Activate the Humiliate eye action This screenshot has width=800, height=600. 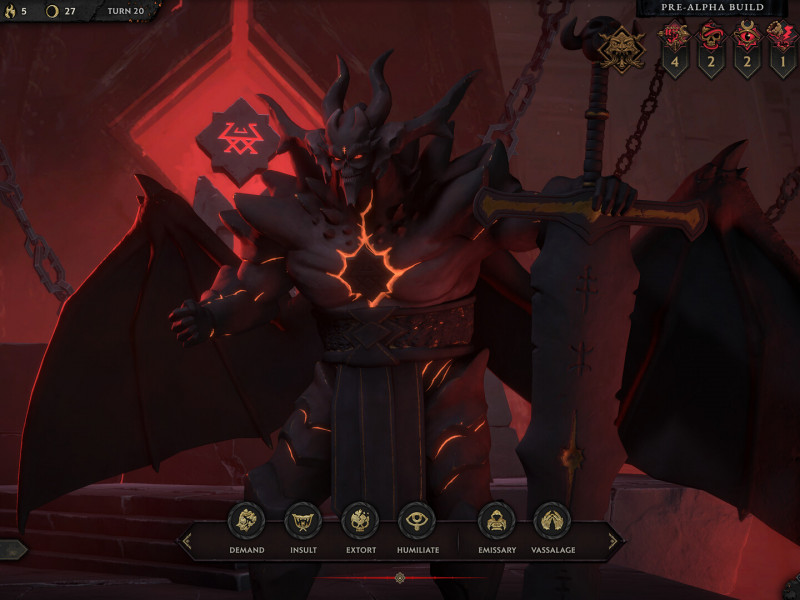[x=417, y=522]
